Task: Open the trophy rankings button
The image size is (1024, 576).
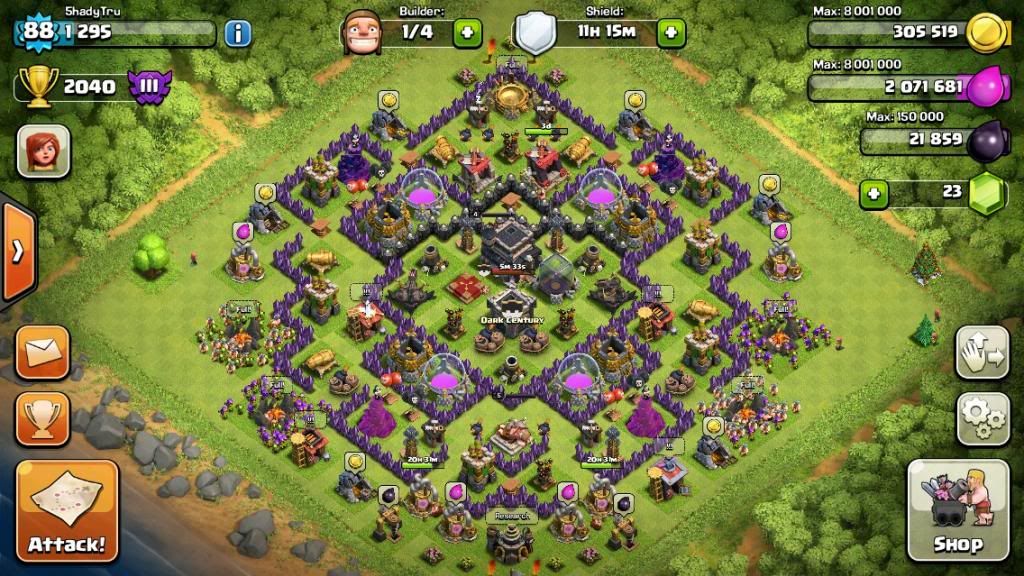Action: pyautogui.click(x=42, y=418)
